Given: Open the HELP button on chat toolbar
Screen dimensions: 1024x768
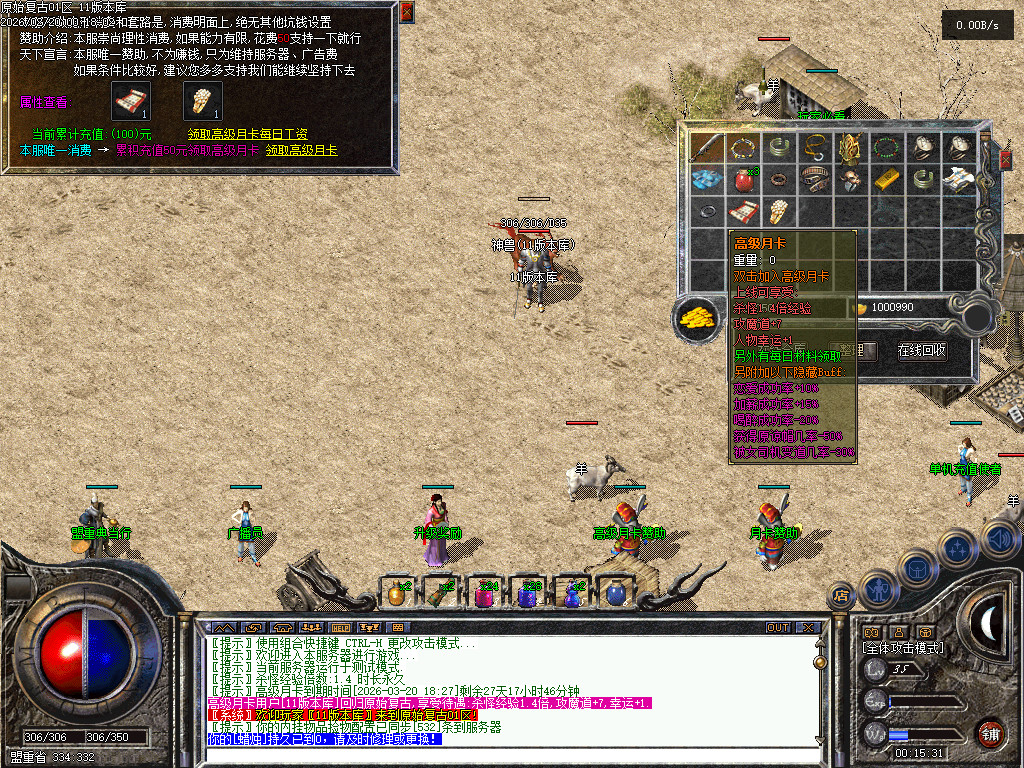Looking at the screenshot, I should point(340,628).
